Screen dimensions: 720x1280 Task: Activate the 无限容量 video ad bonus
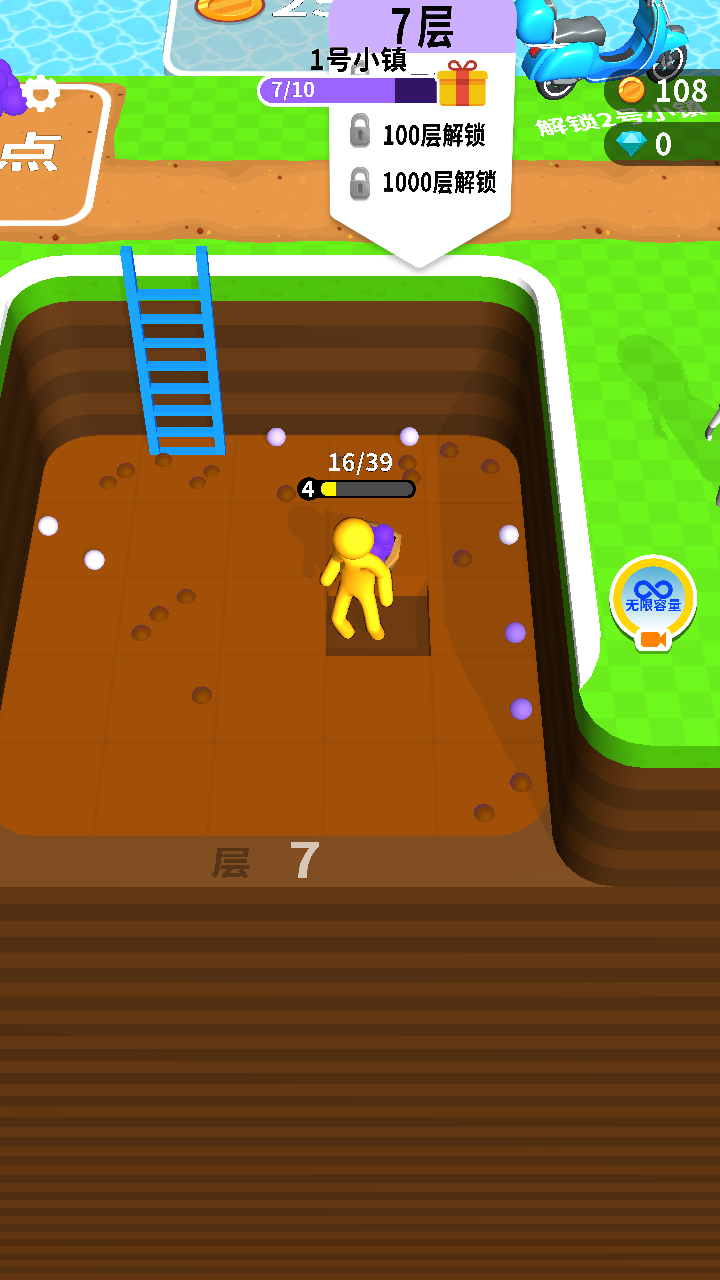pyautogui.click(x=653, y=601)
